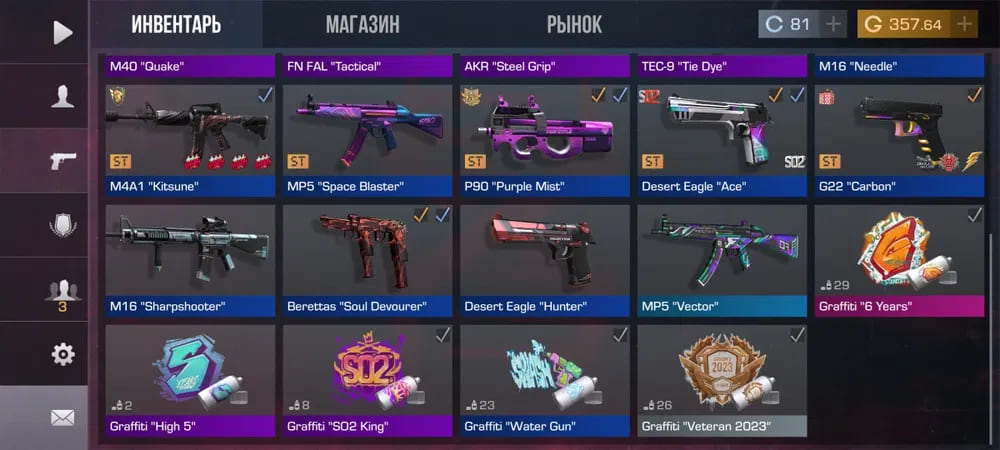Open settings with the gear icon
The width and height of the screenshot is (1000, 450).
coord(62,354)
